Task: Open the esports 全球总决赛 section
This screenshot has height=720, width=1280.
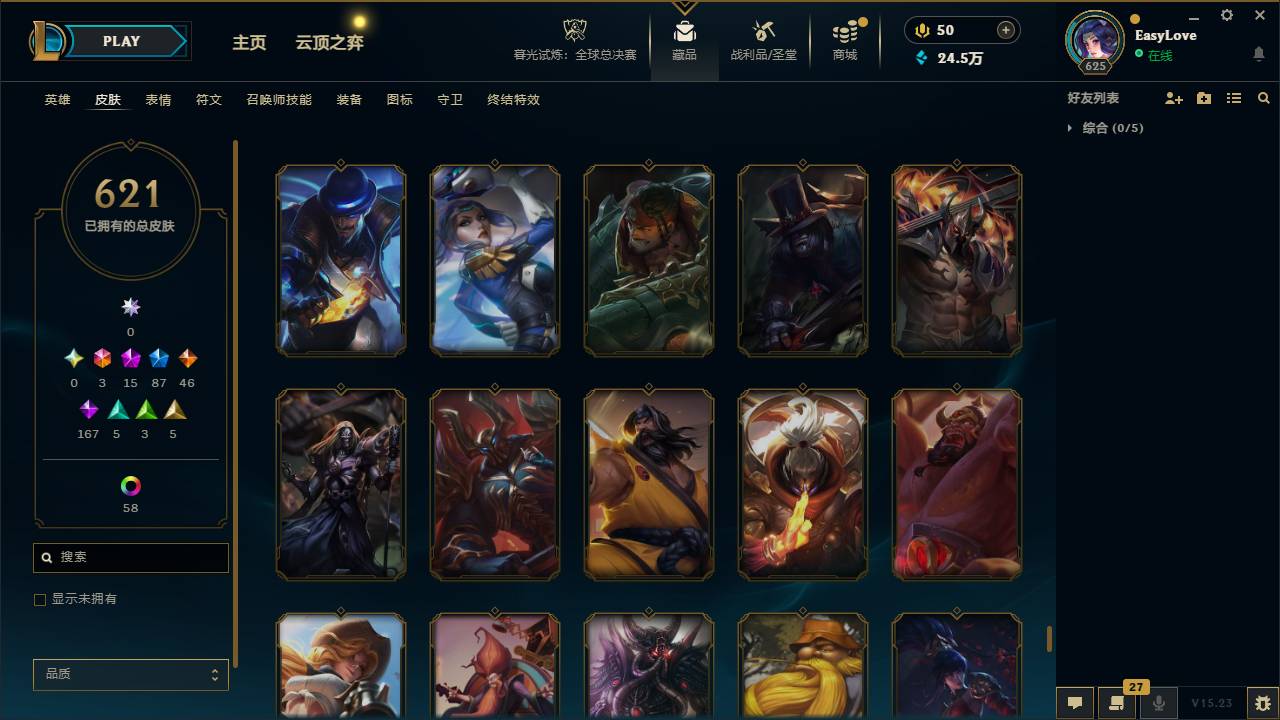Action: tap(574, 41)
